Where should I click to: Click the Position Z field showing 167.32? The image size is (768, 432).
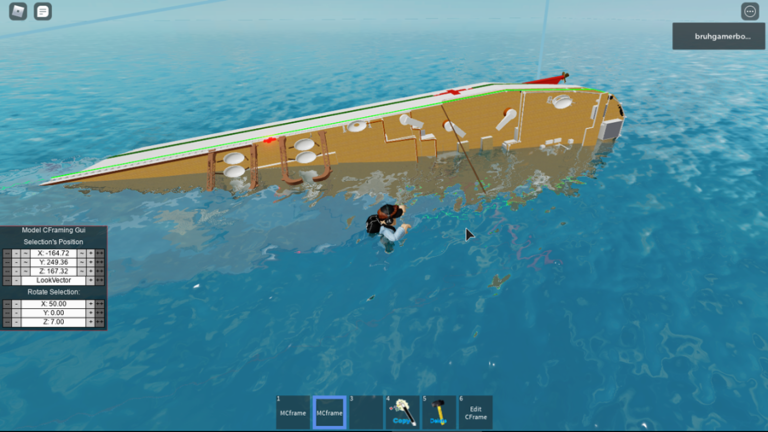(x=53, y=271)
